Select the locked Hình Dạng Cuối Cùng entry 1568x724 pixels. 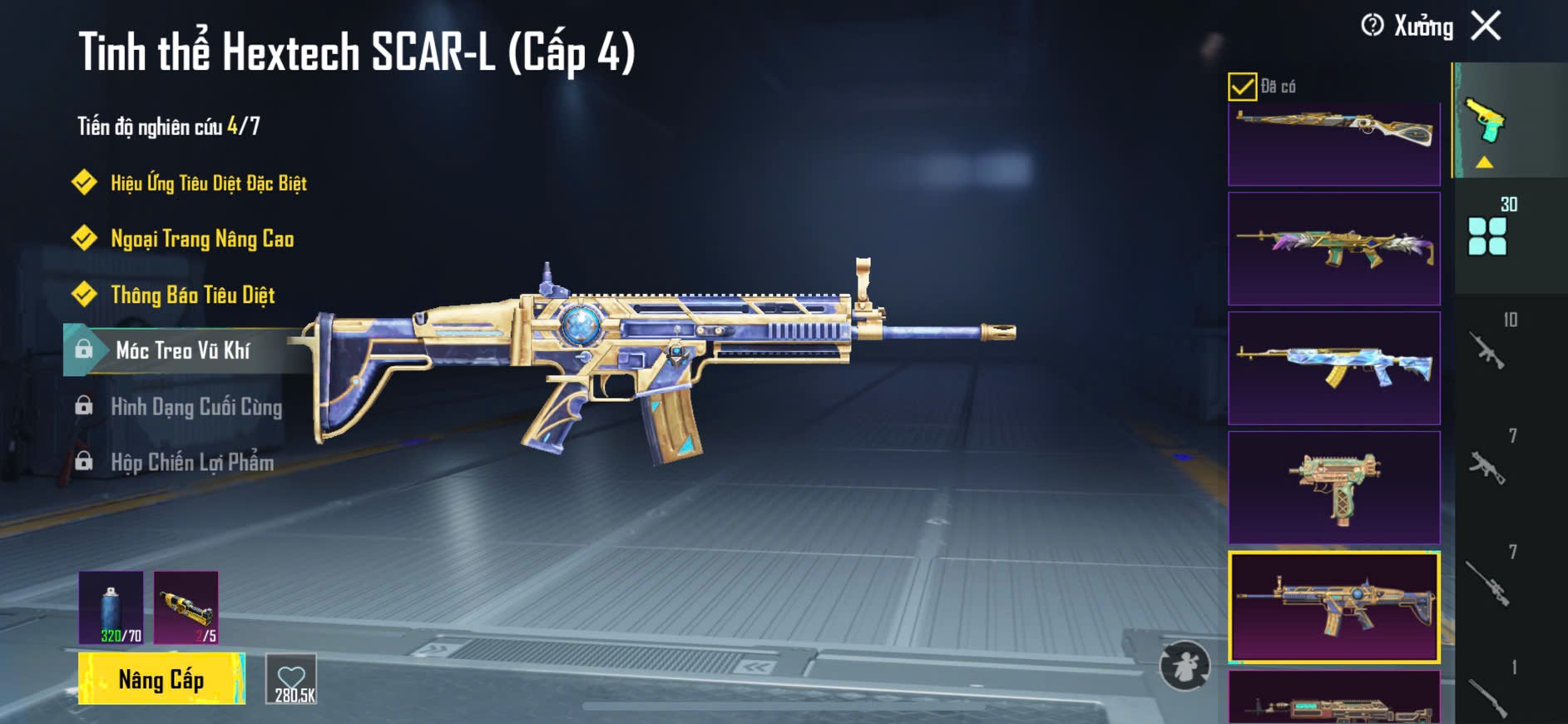(x=196, y=407)
